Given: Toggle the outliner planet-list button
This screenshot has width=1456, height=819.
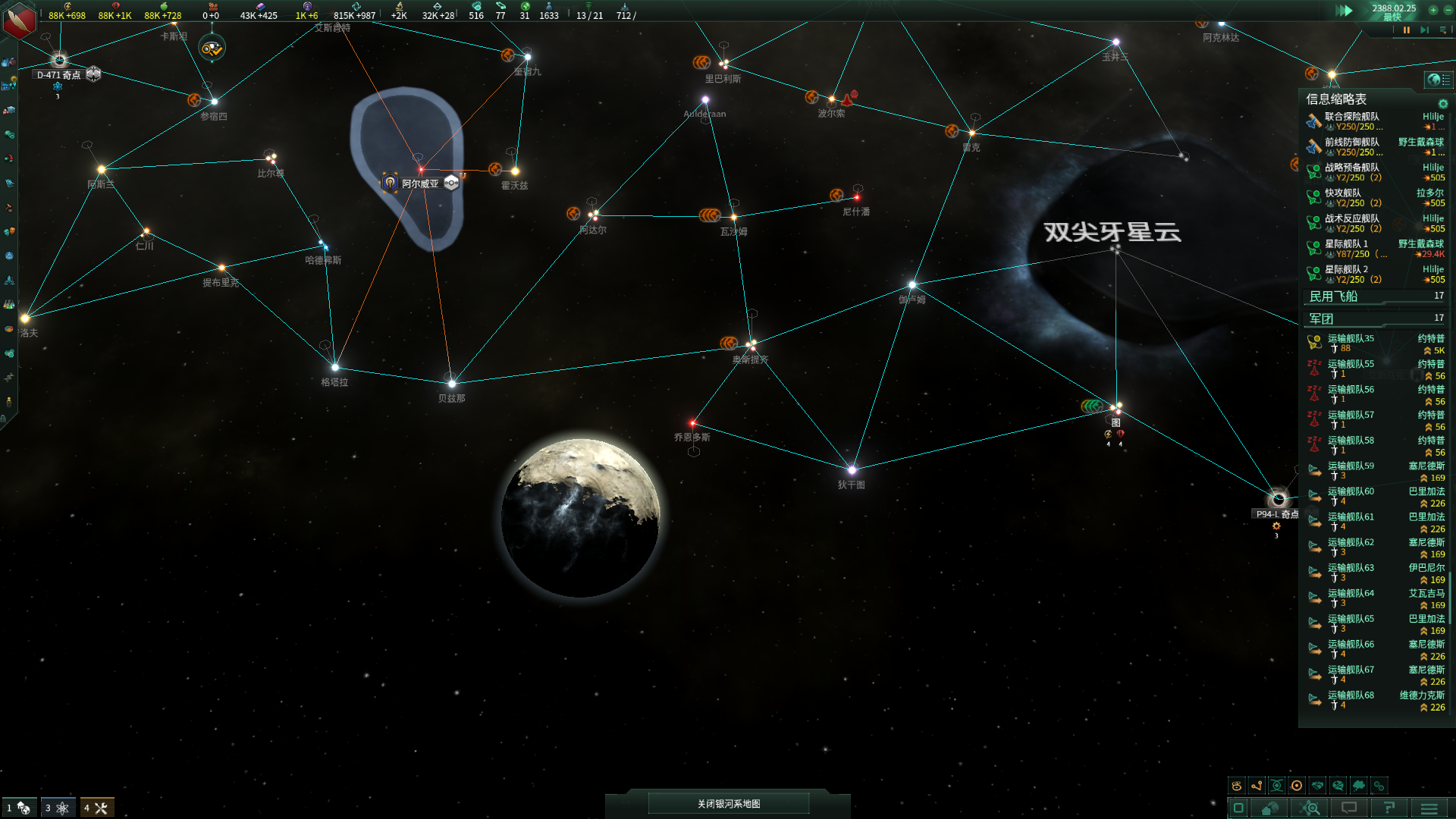Looking at the screenshot, I should (1438, 80).
